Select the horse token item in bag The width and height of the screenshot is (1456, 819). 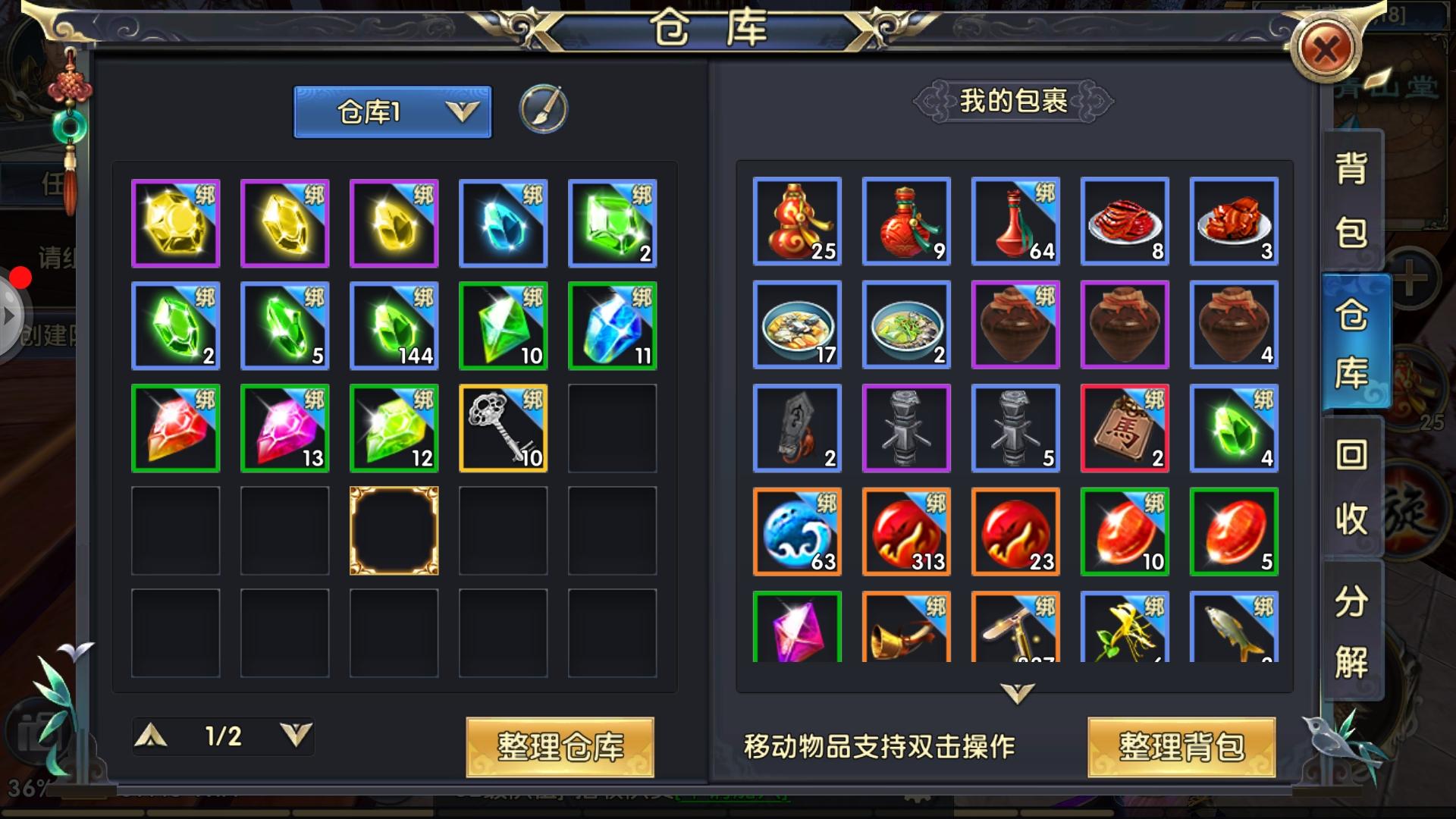pos(1125,428)
